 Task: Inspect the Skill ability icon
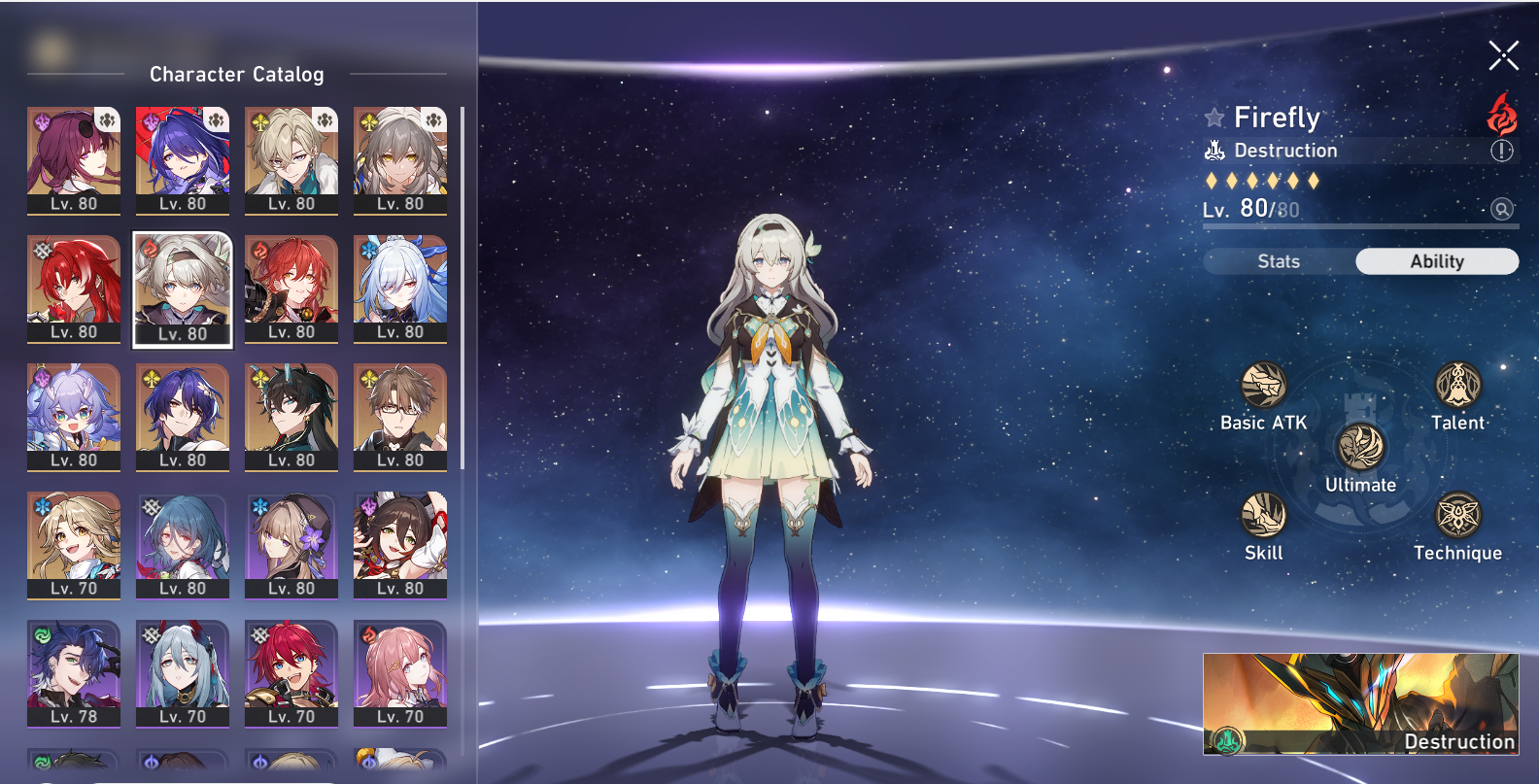(1263, 515)
